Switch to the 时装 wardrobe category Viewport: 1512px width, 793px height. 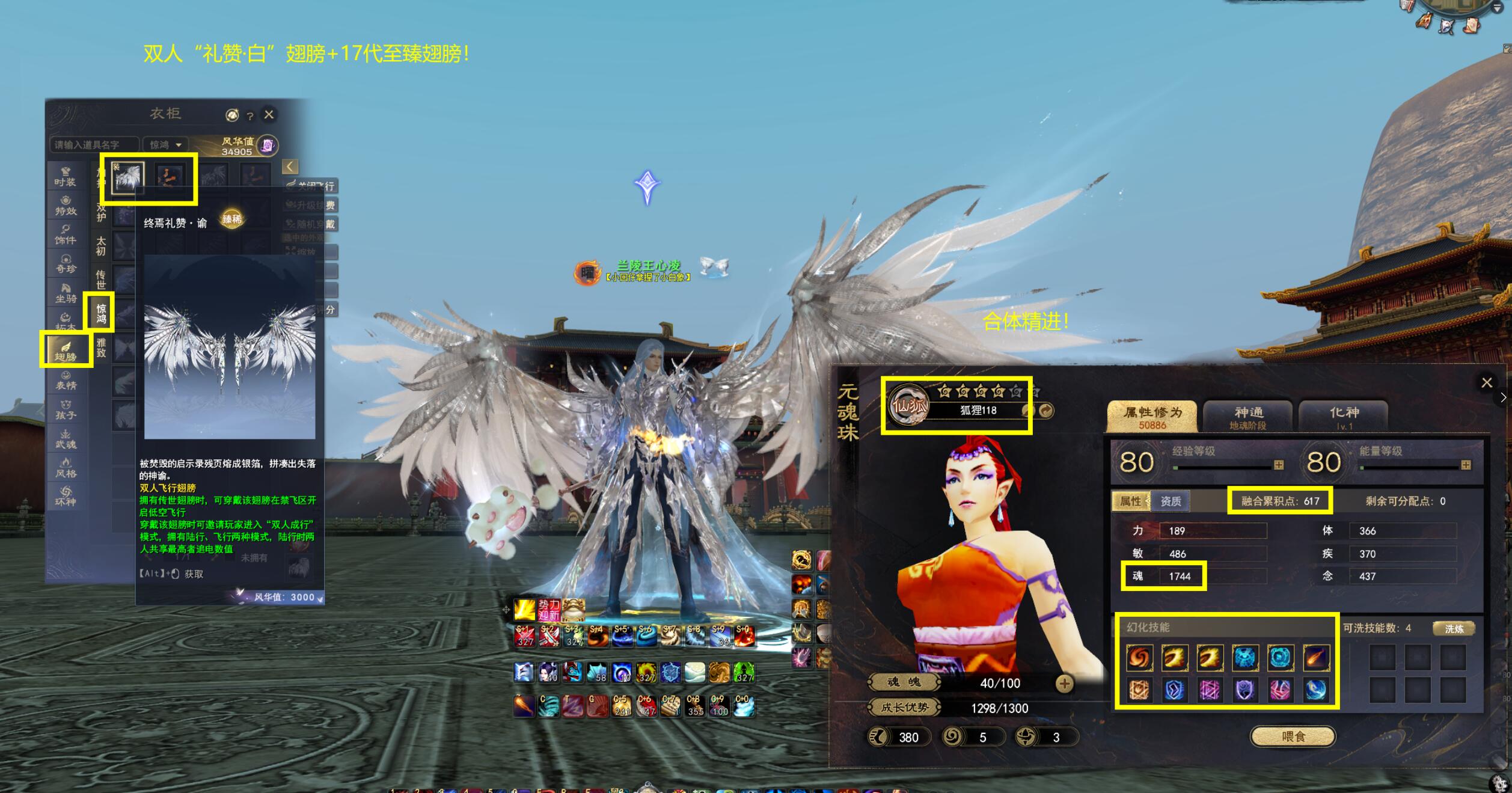66,177
